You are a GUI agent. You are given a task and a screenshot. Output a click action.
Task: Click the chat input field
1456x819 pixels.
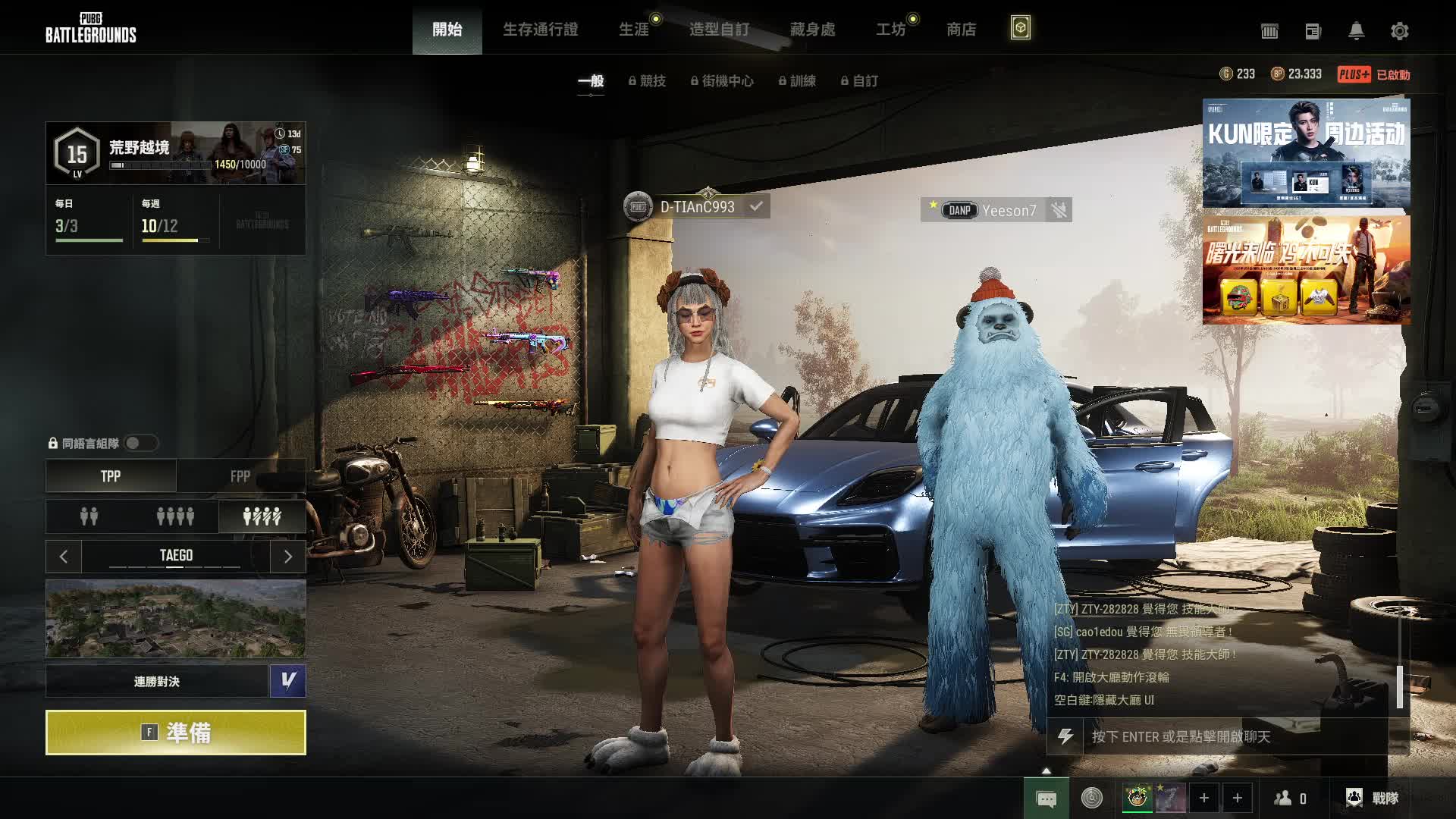click(x=1236, y=736)
